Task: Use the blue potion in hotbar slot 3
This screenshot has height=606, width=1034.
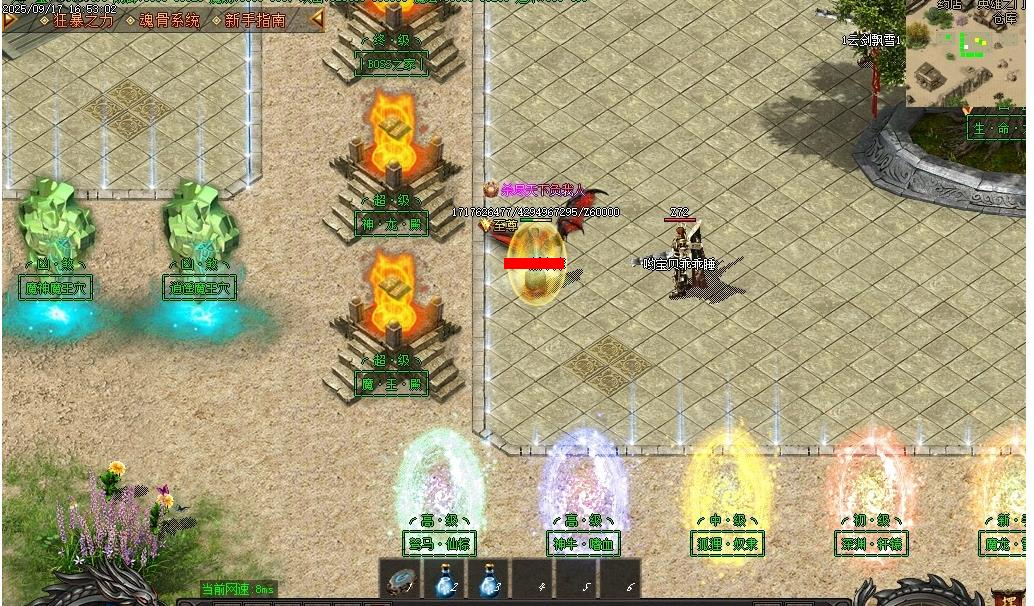Action: [x=488, y=580]
